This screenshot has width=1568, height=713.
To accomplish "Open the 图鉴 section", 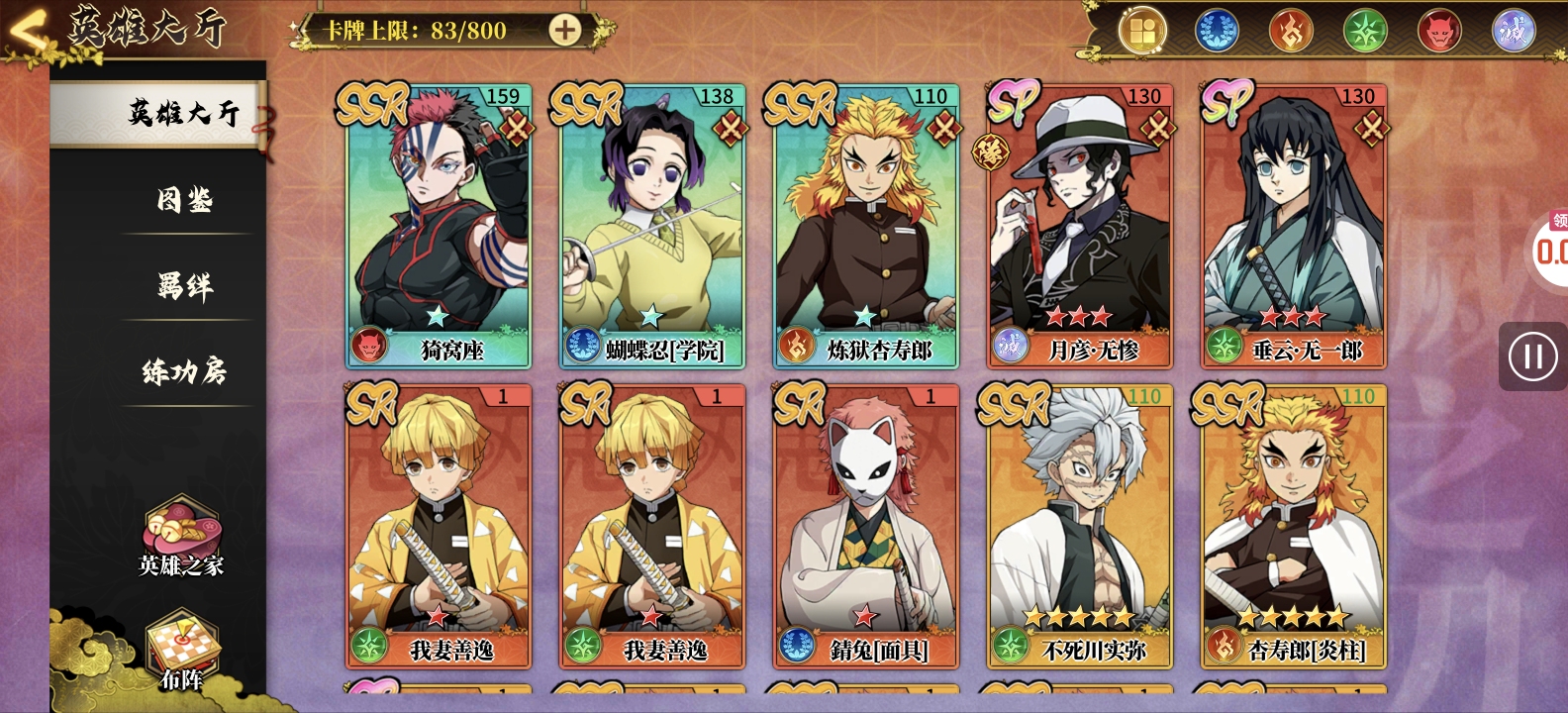I will pos(185,201).
